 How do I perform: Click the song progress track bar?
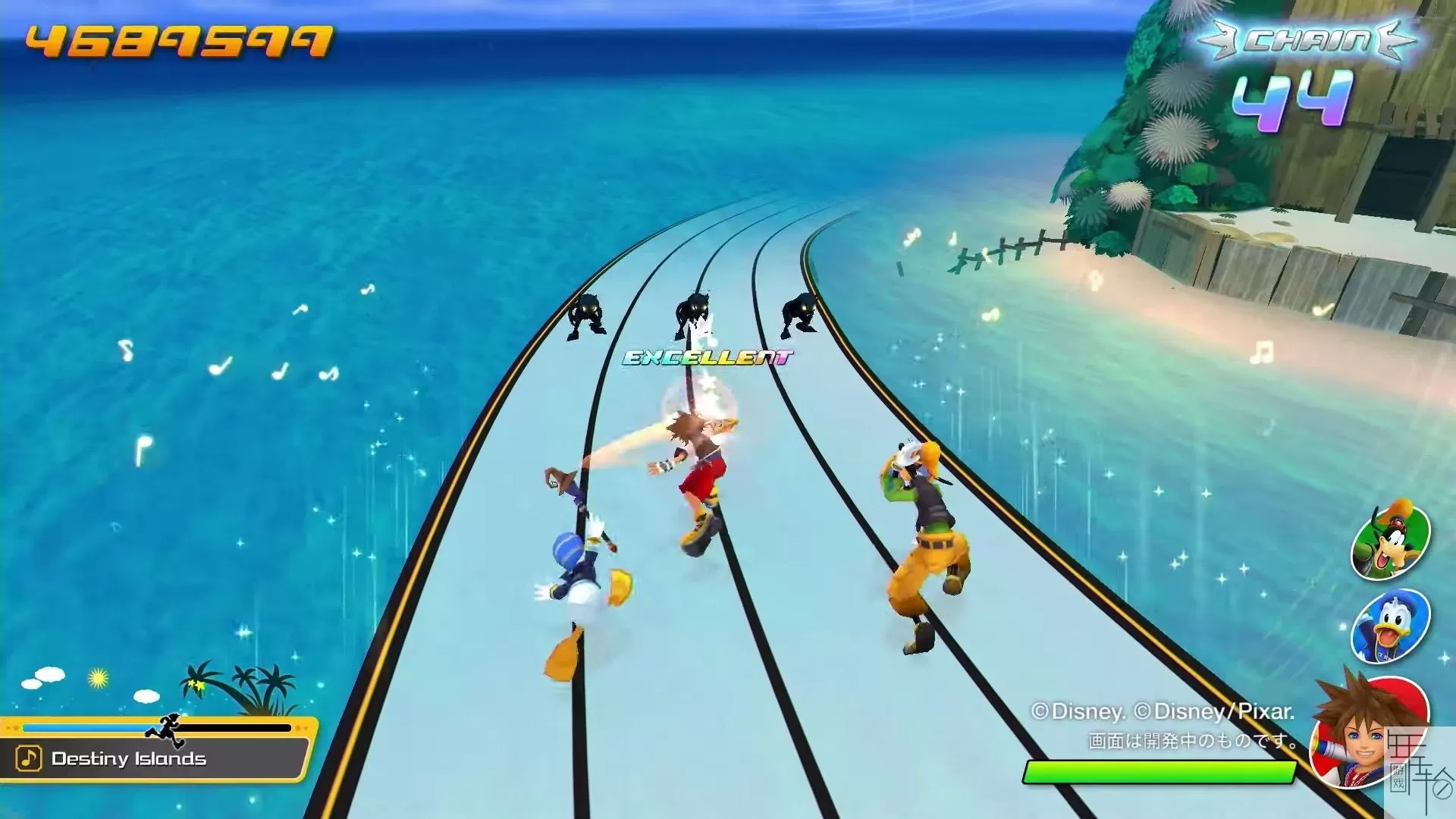(156, 728)
